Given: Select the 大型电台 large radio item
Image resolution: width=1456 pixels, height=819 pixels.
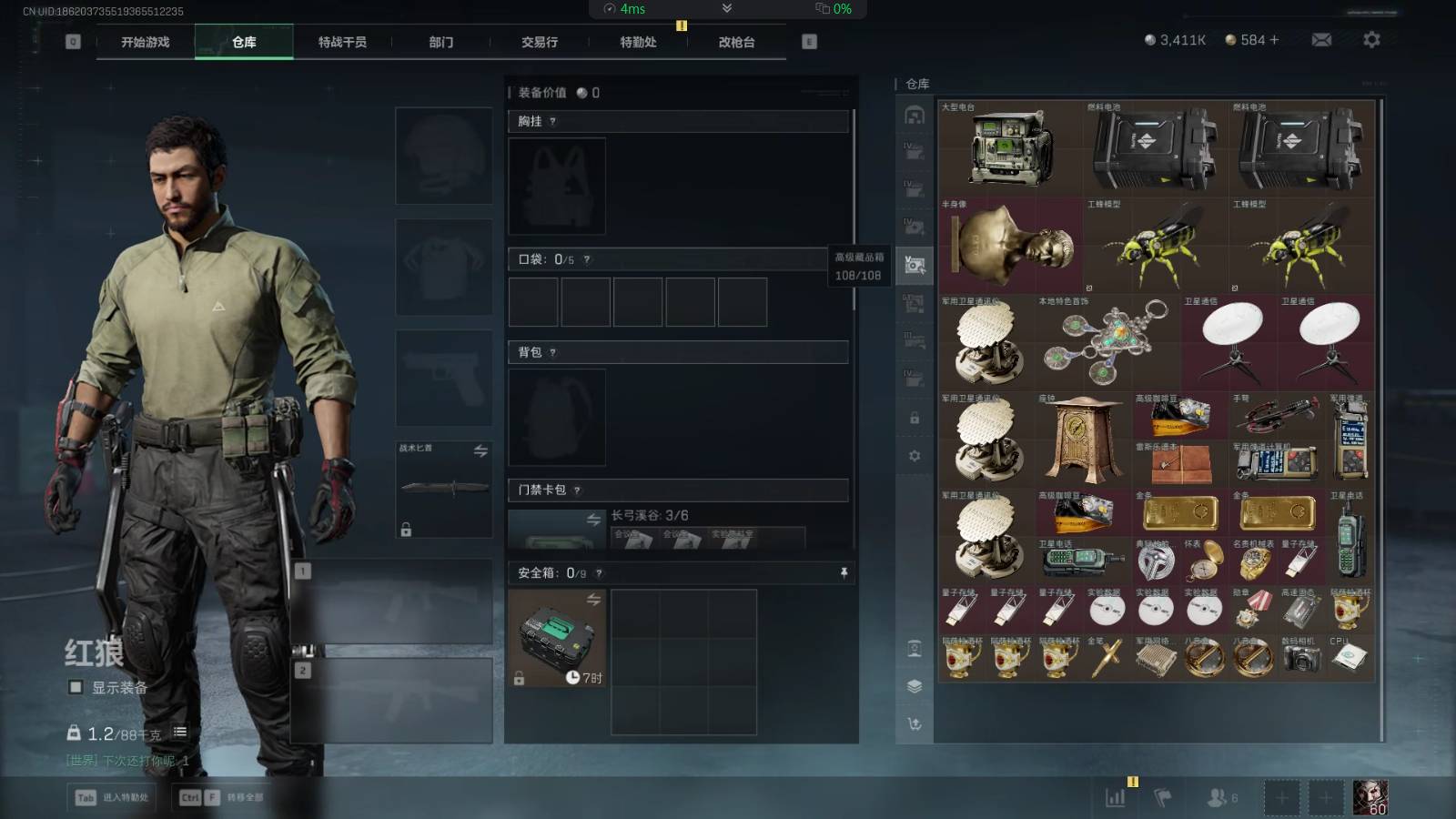Looking at the screenshot, I should pos(1010,149).
